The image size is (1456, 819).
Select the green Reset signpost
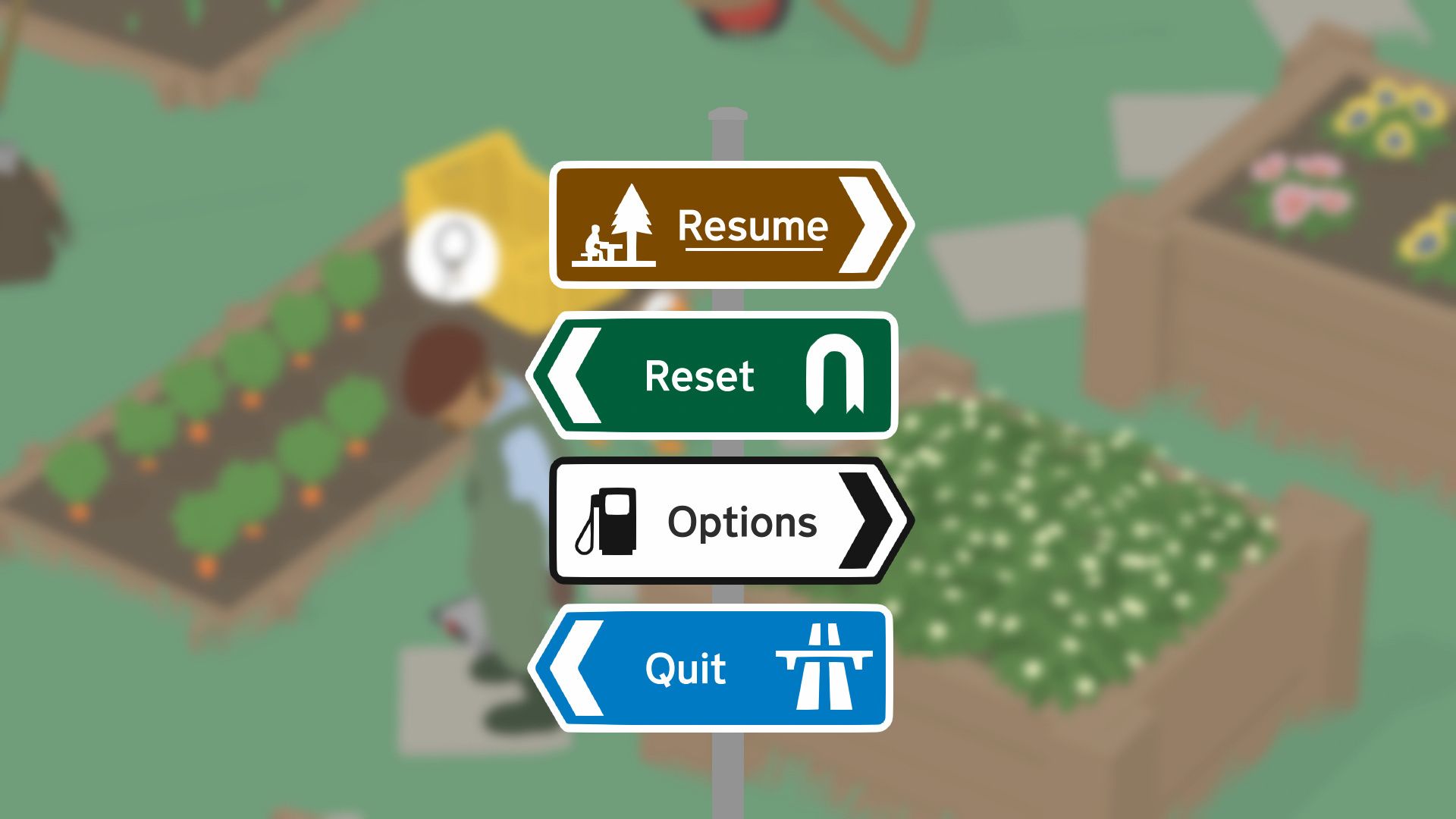(x=699, y=376)
